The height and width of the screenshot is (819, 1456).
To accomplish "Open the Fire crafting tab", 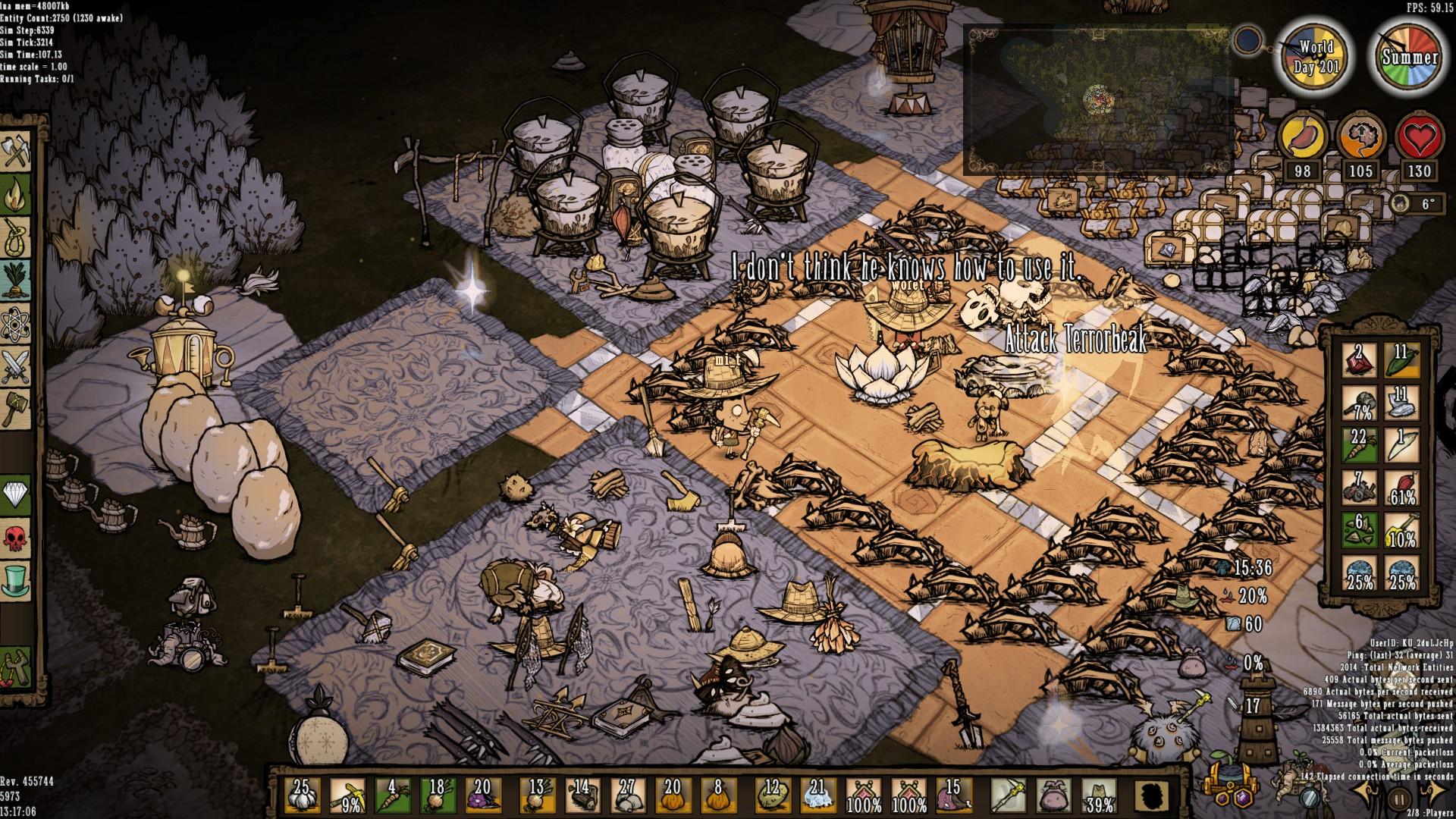I will [x=16, y=195].
